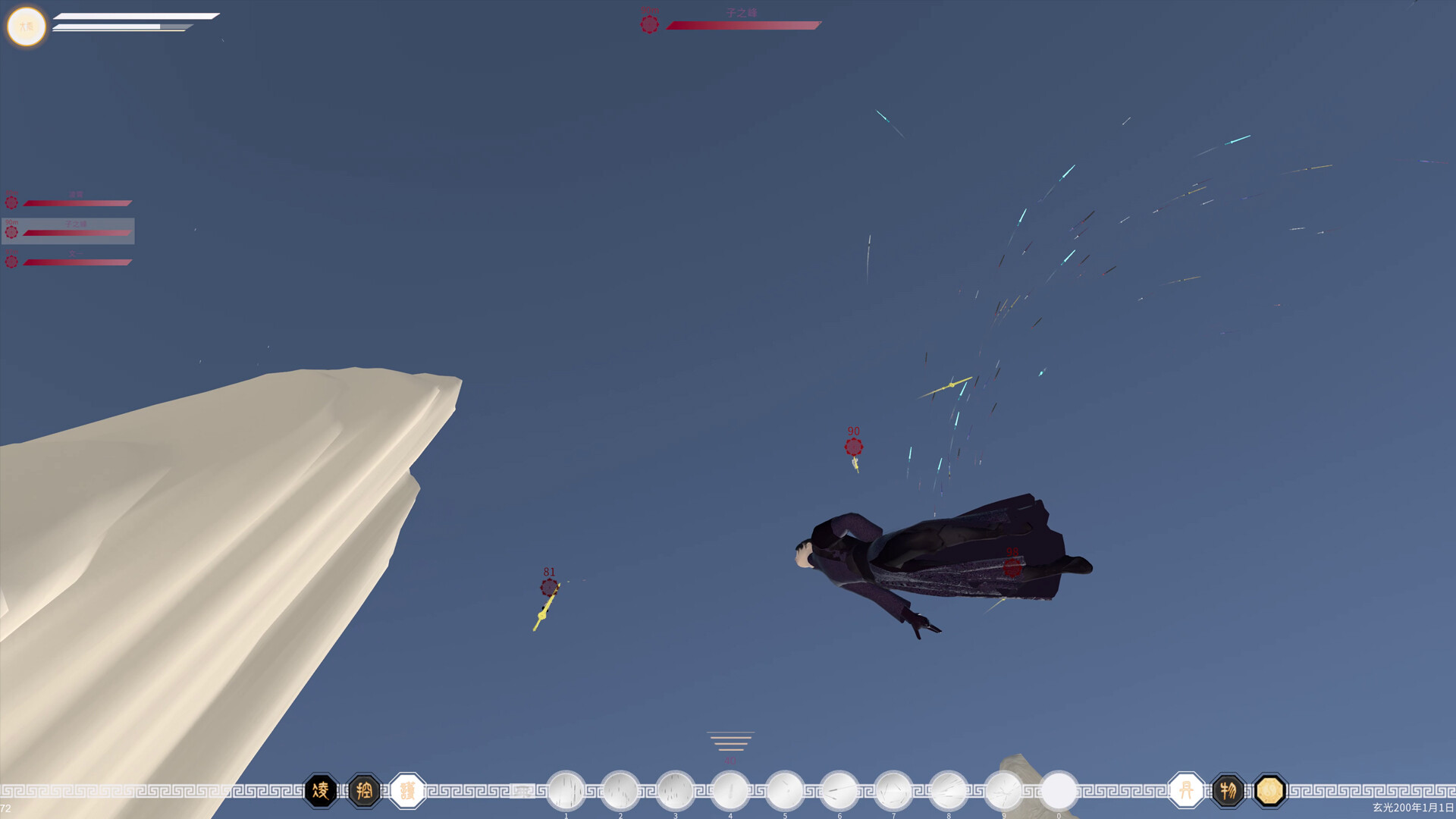Click the 子之峰 boss emblem at top center
1456x819 pixels.
pos(649,24)
